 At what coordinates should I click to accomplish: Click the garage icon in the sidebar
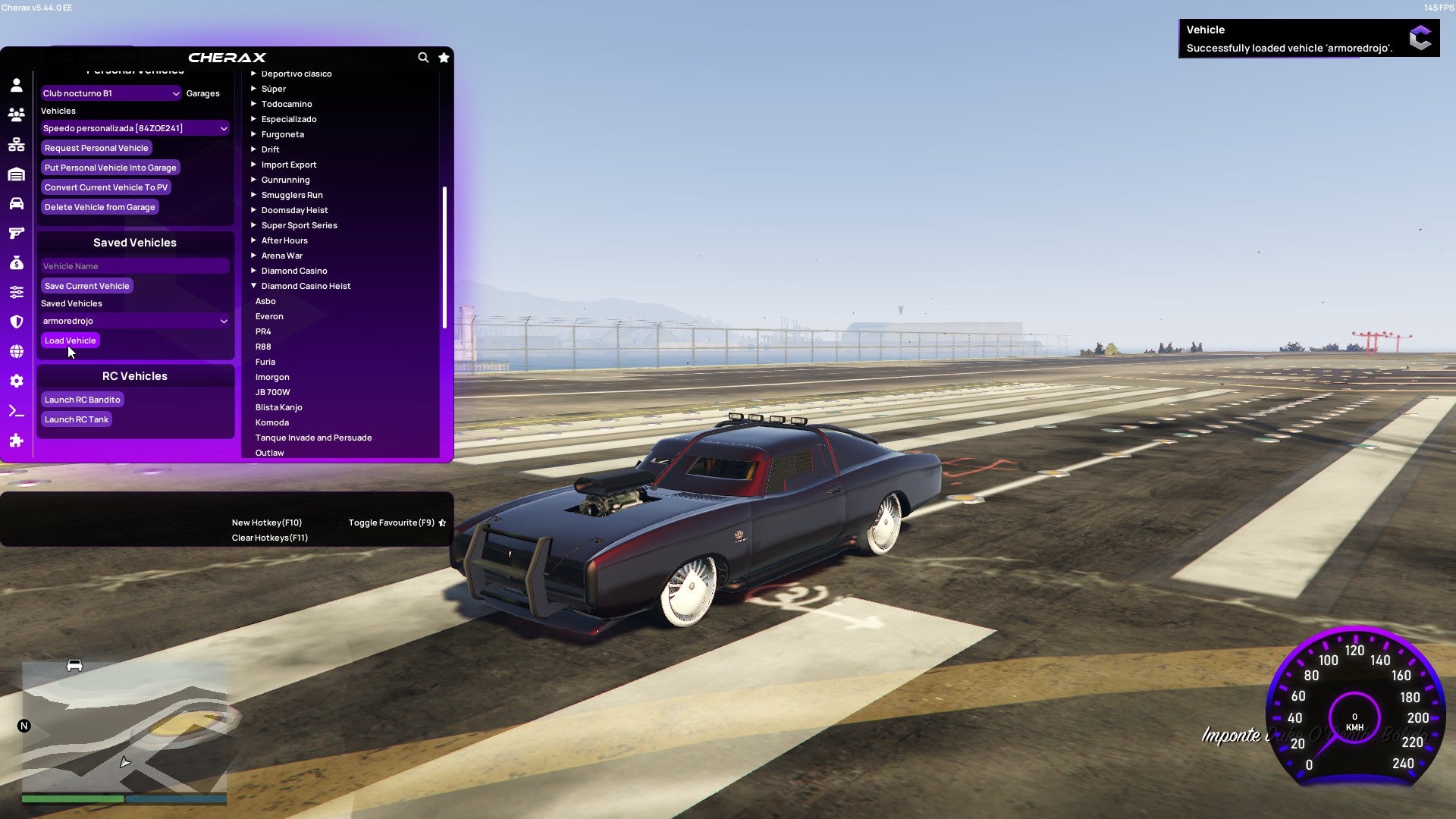(x=17, y=174)
